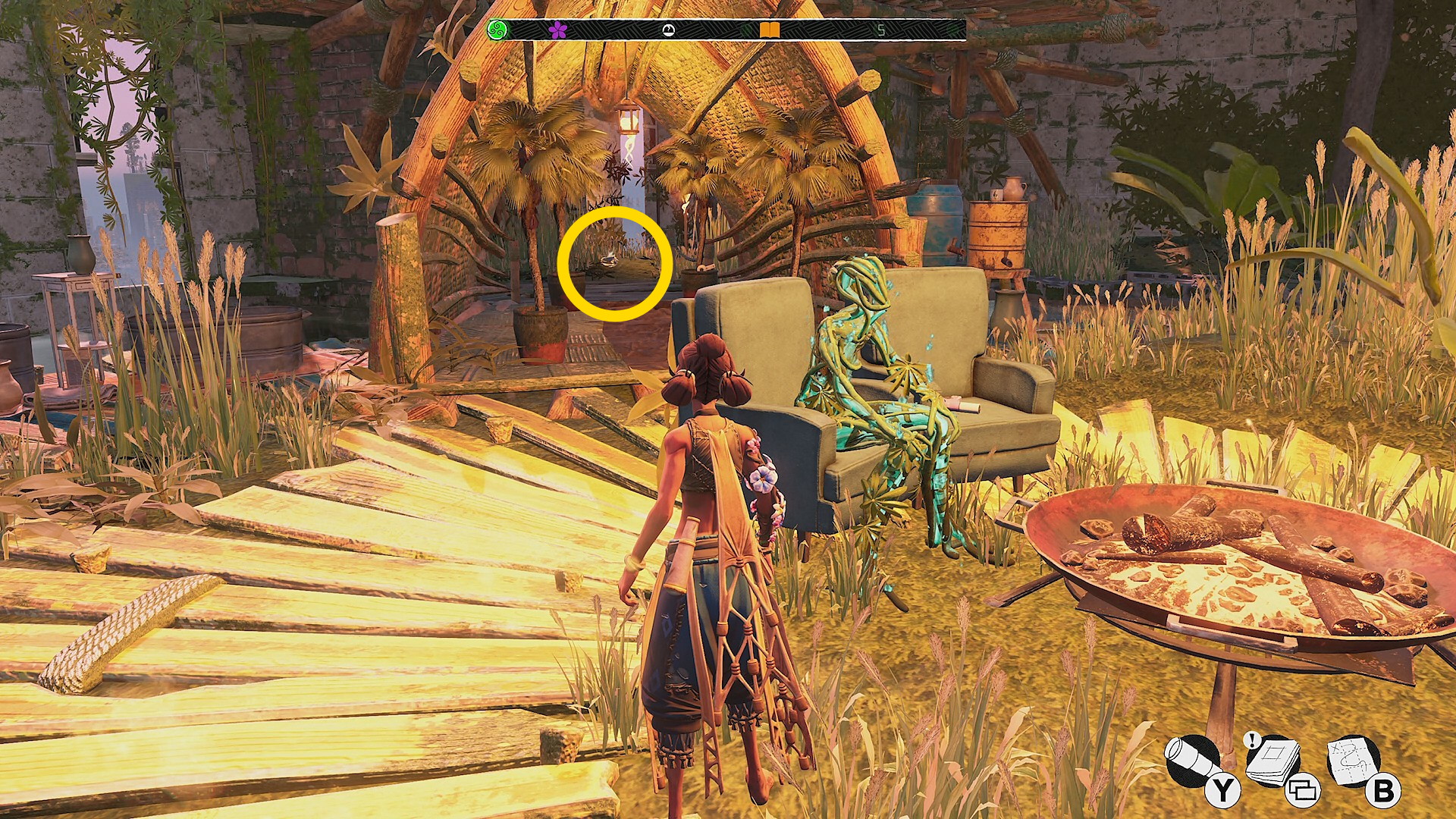Select the white round compass marker
The width and height of the screenshot is (1456, 819).
pos(668,30)
